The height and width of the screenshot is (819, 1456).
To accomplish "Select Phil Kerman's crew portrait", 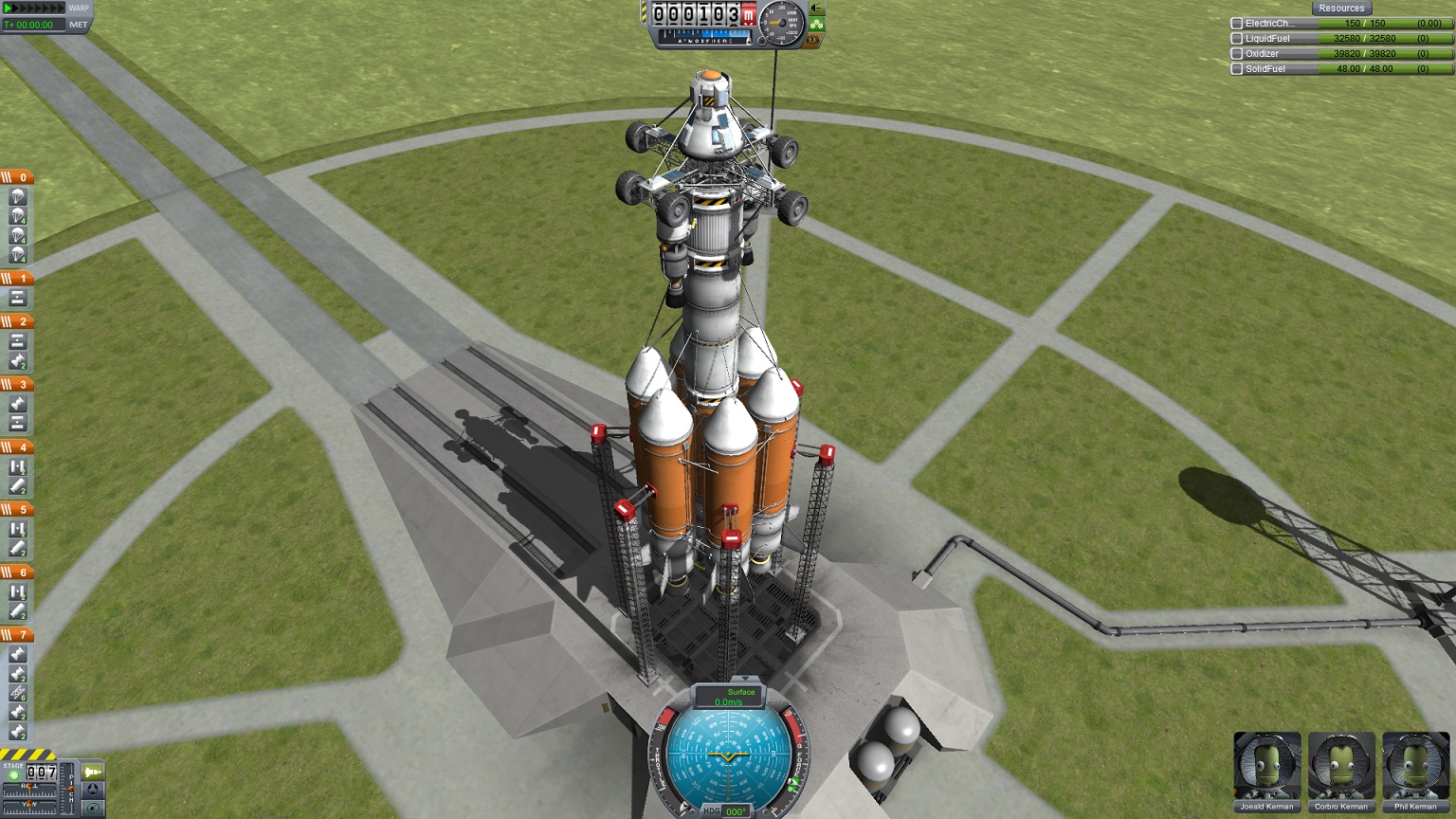I will tap(1415, 766).
